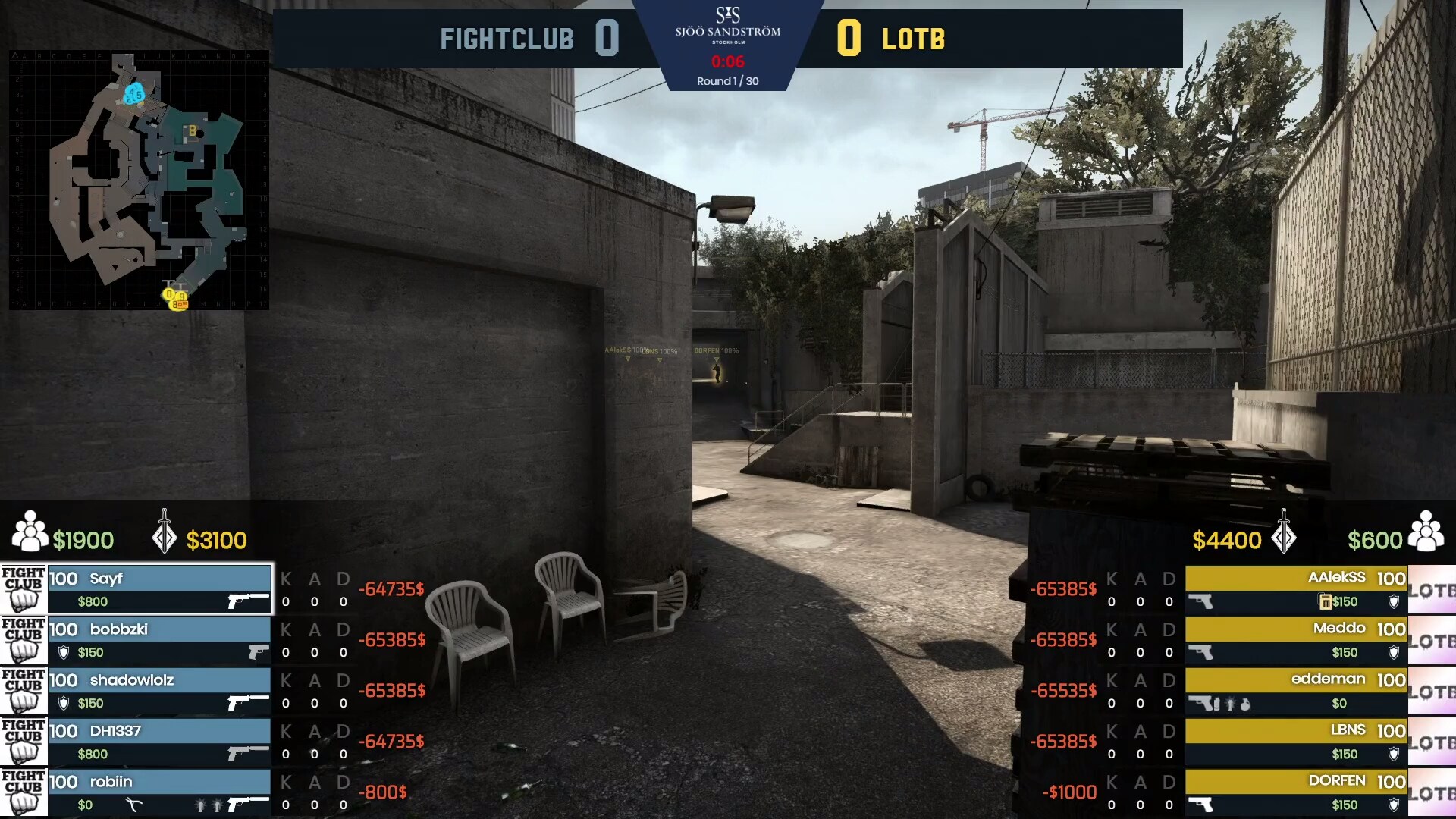The image size is (1456, 819).
Task: Switch view to eddeman
Action: 1296,691
